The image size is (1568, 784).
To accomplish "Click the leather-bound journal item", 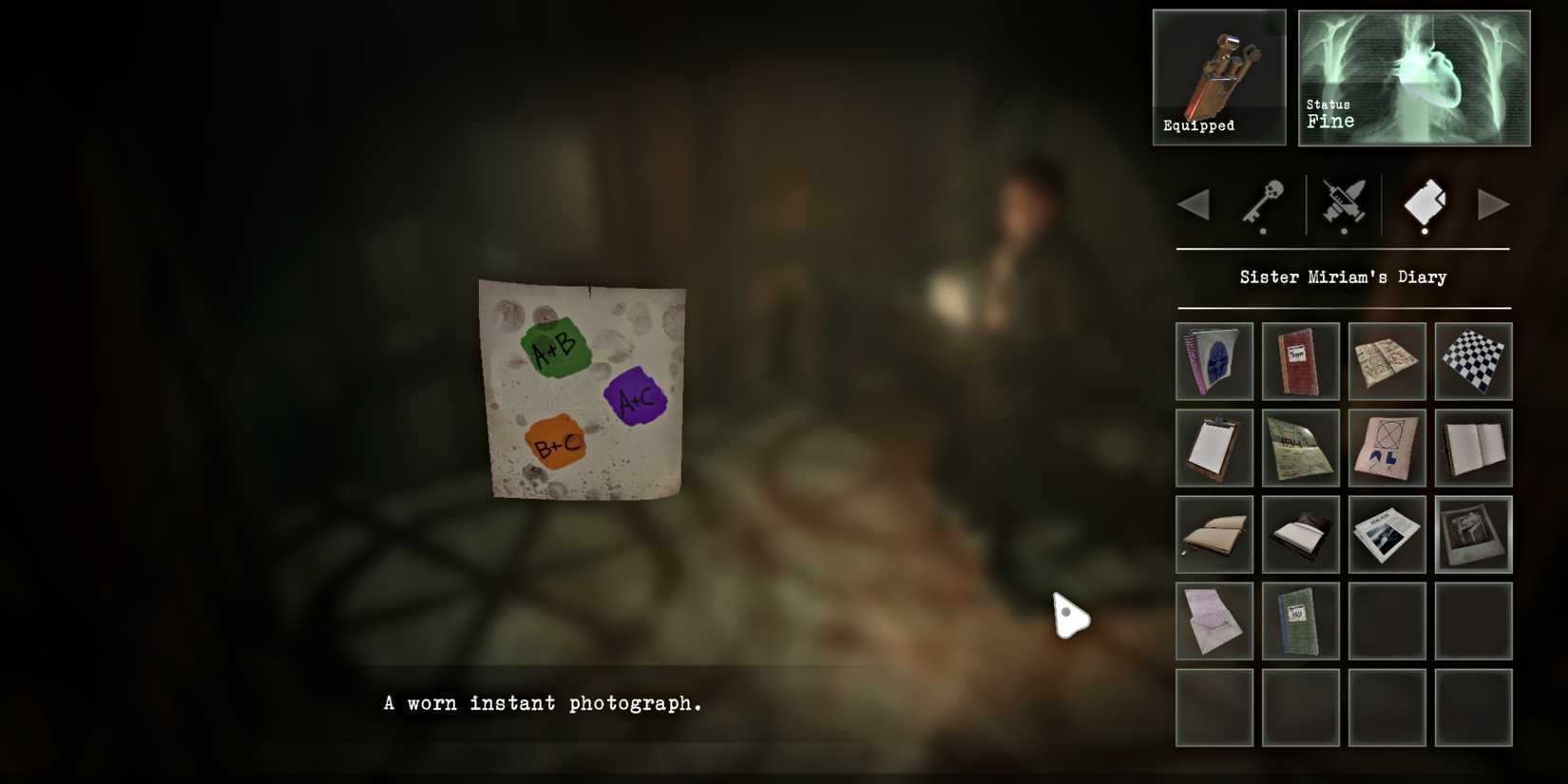I will 1214,534.
